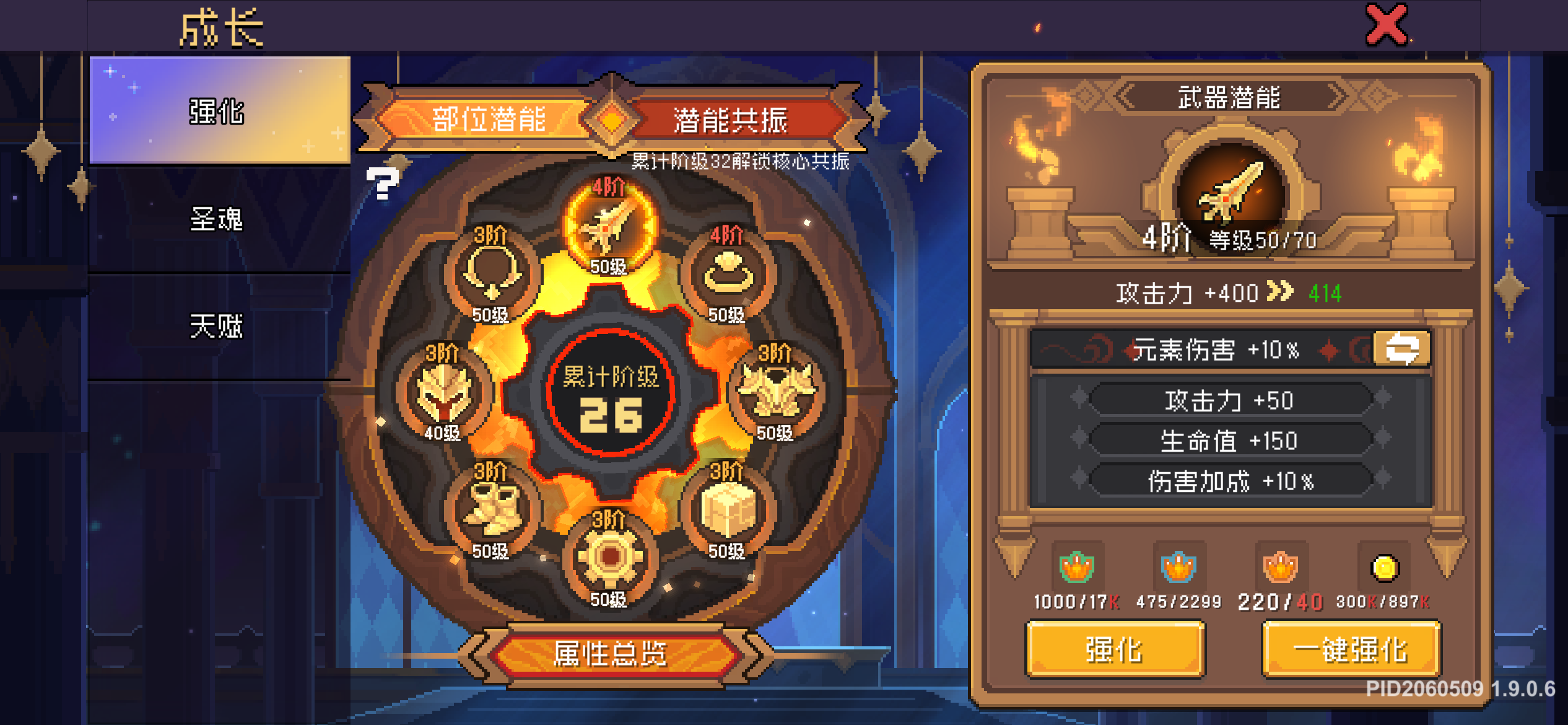Open the question mark help icon
This screenshot has width=1568, height=725.
point(383,183)
